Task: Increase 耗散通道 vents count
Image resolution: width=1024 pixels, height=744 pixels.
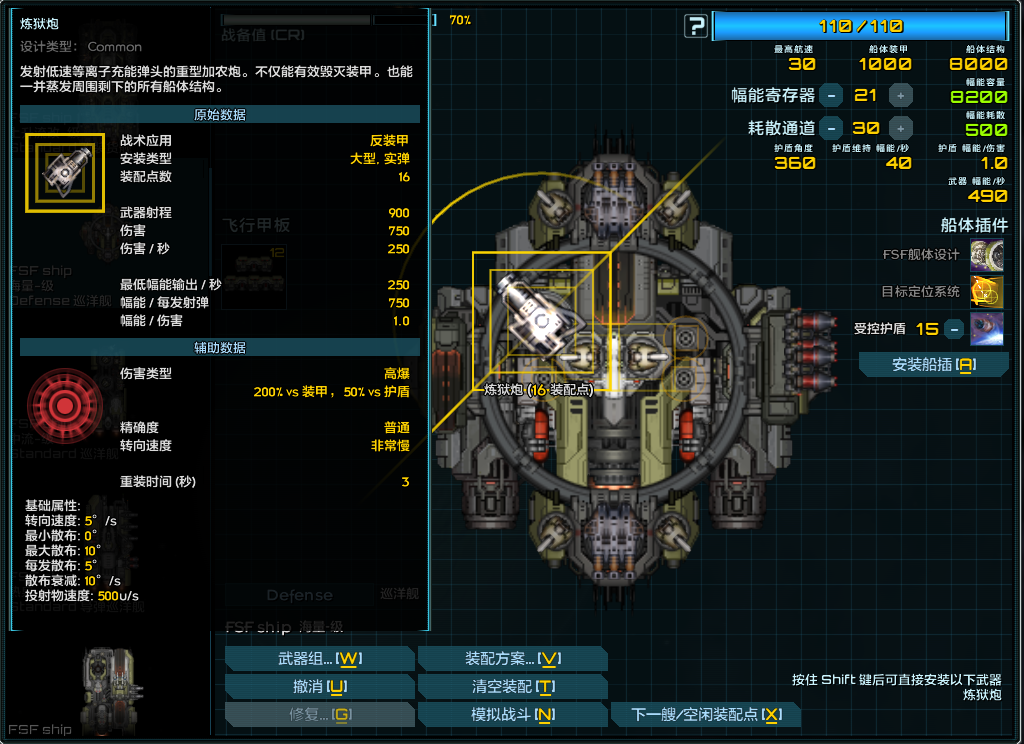Action: [x=901, y=127]
